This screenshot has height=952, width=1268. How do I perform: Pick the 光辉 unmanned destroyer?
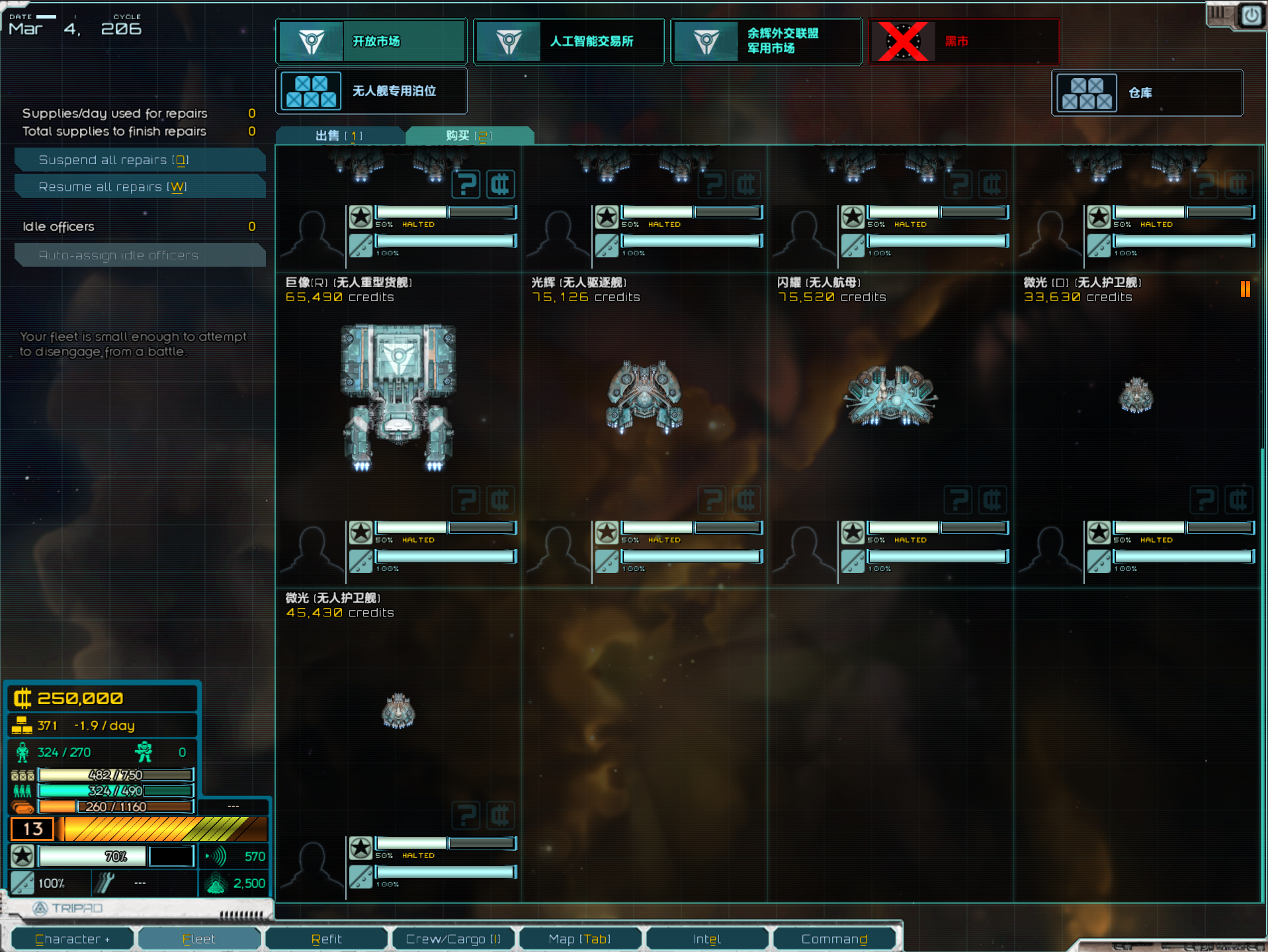(x=644, y=397)
